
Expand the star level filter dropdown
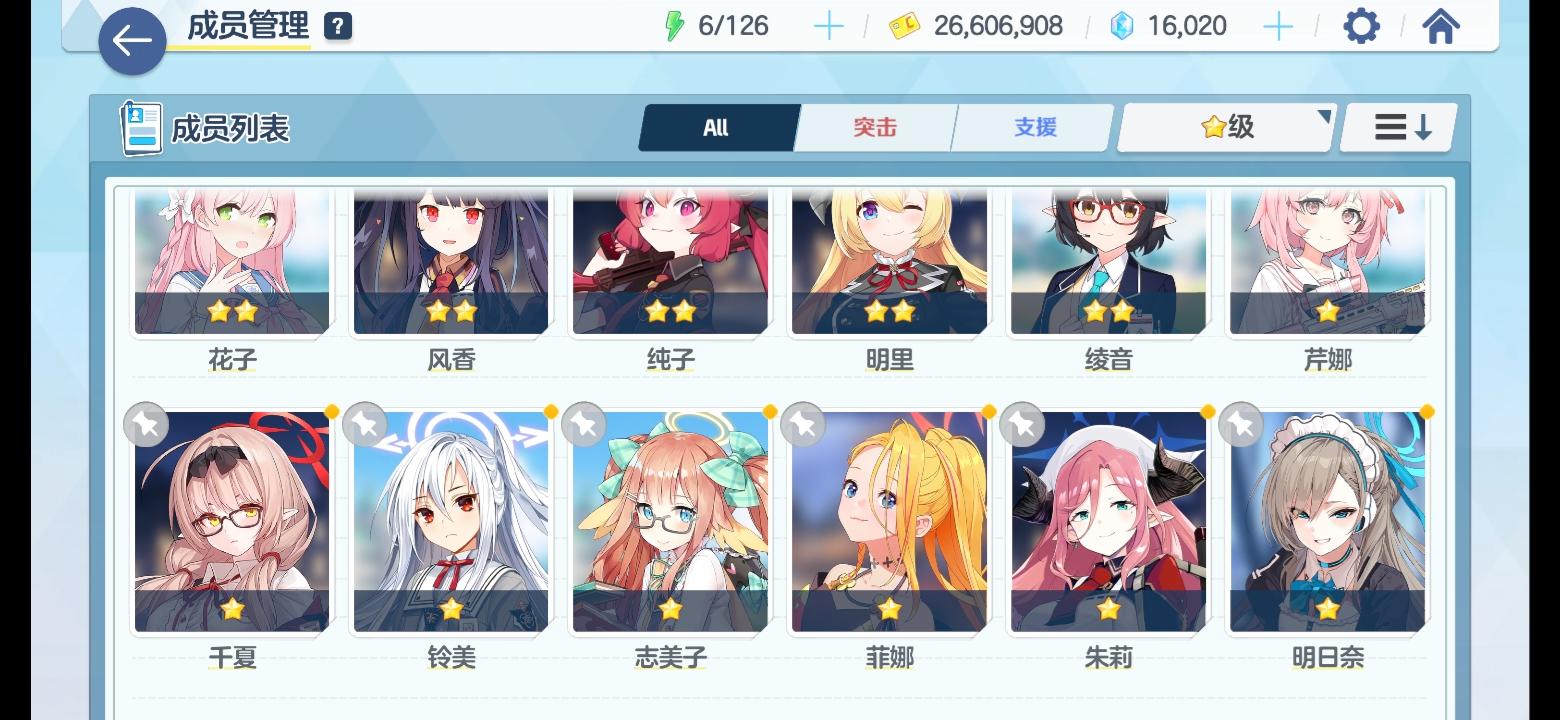[x=1225, y=127]
